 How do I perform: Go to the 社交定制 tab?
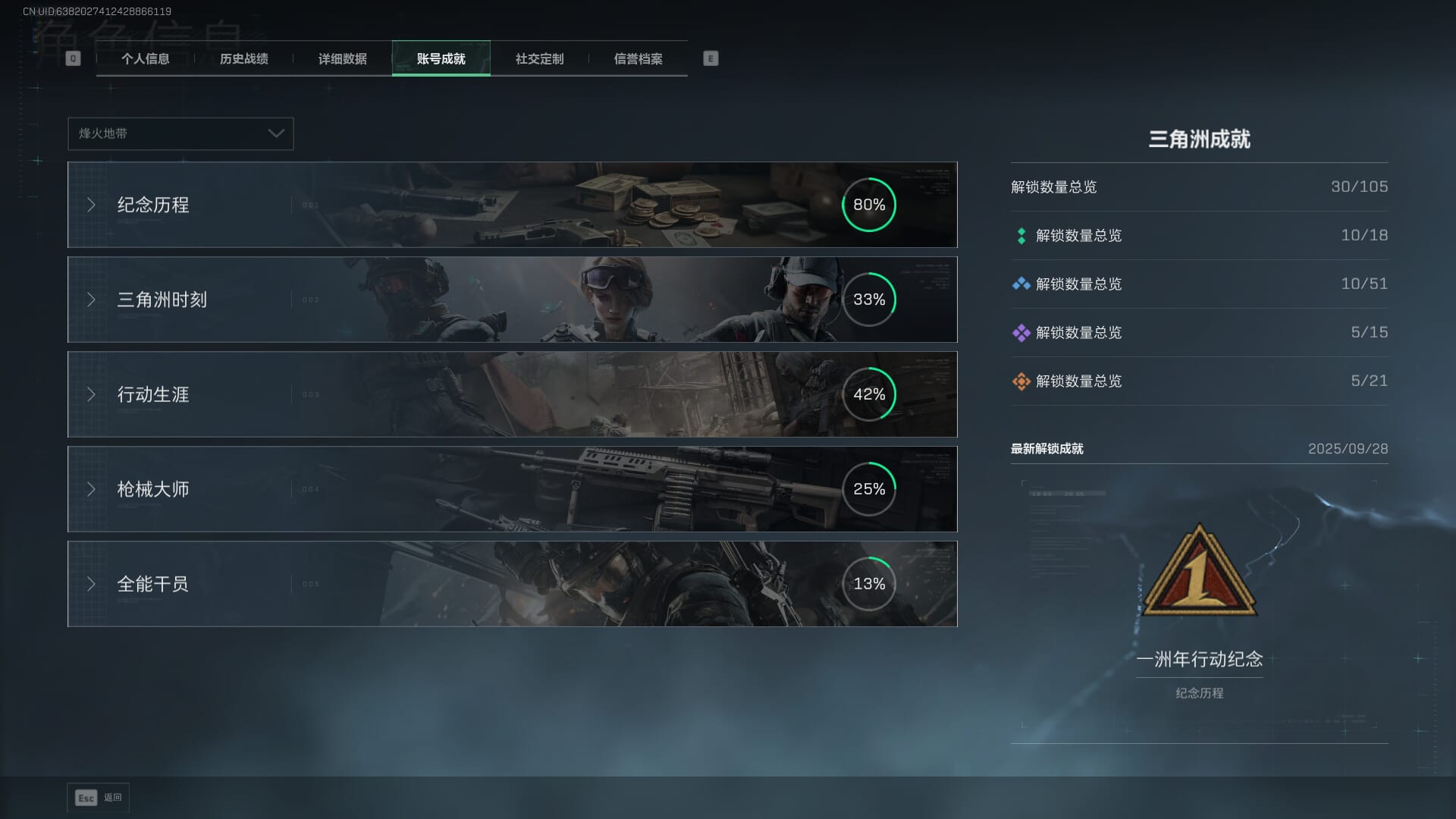pos(539,59)
